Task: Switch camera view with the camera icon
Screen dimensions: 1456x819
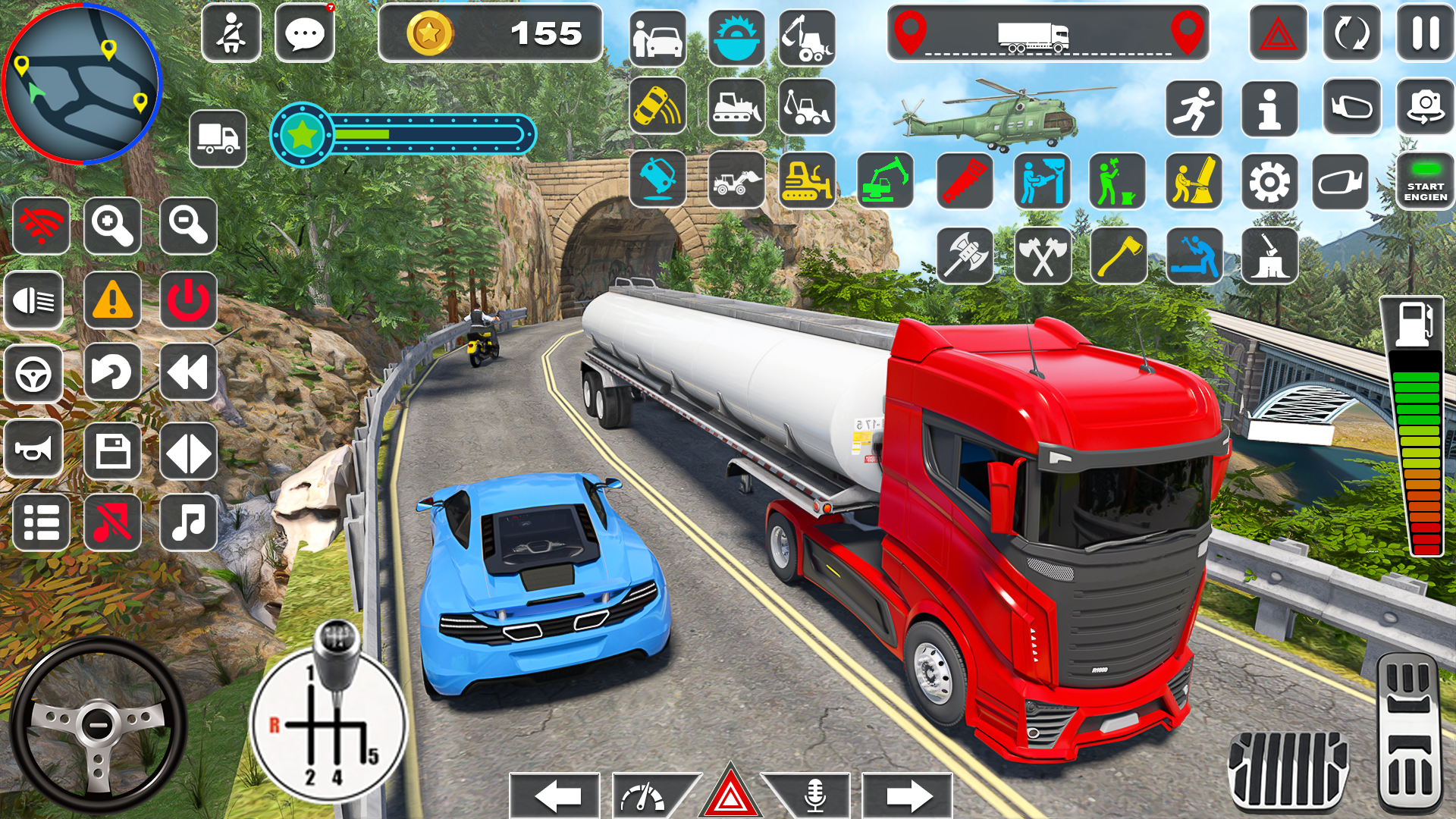Action: [x=1425, y=108]
